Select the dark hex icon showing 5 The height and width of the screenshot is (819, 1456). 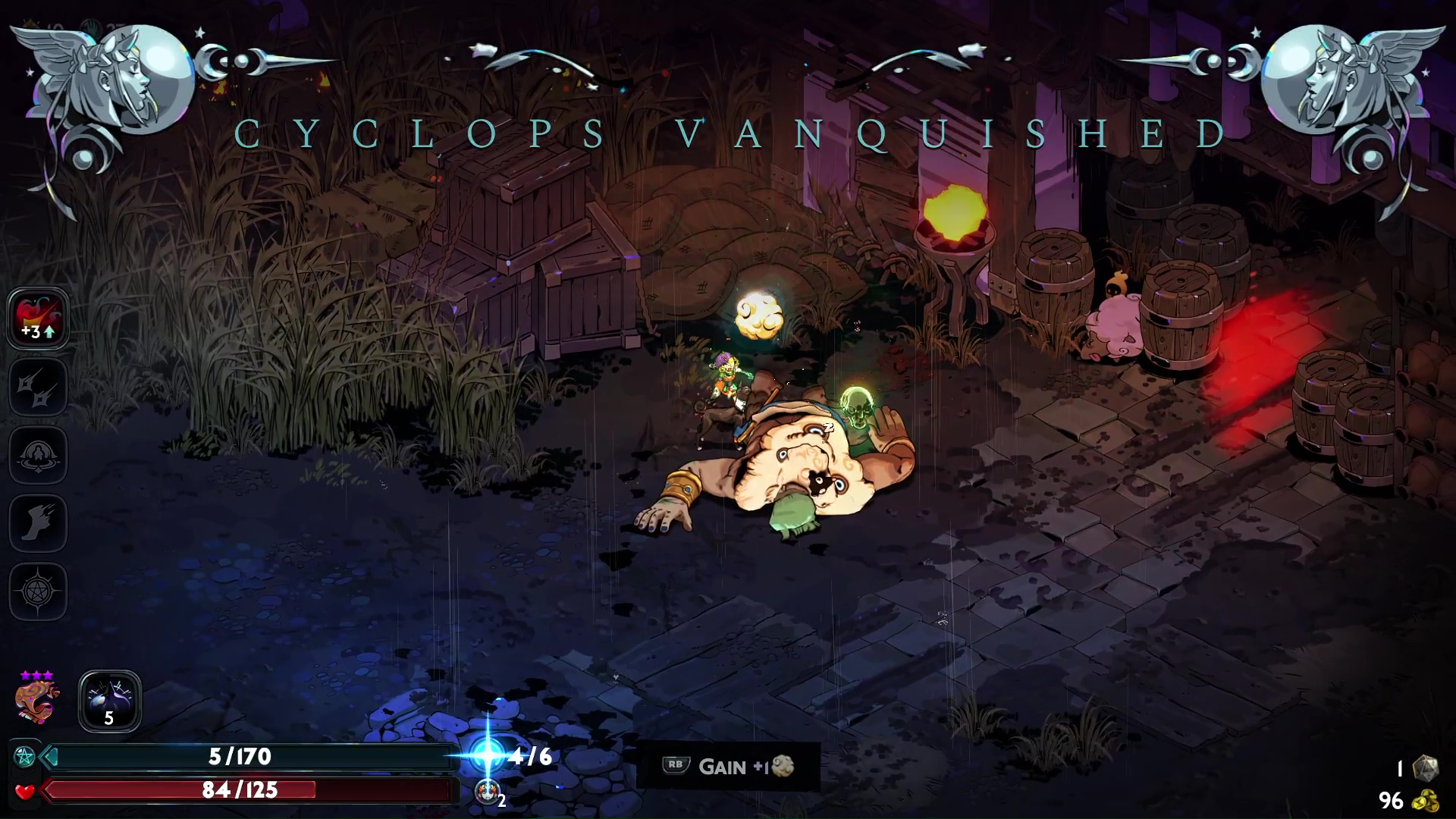(x=110, y=701)
